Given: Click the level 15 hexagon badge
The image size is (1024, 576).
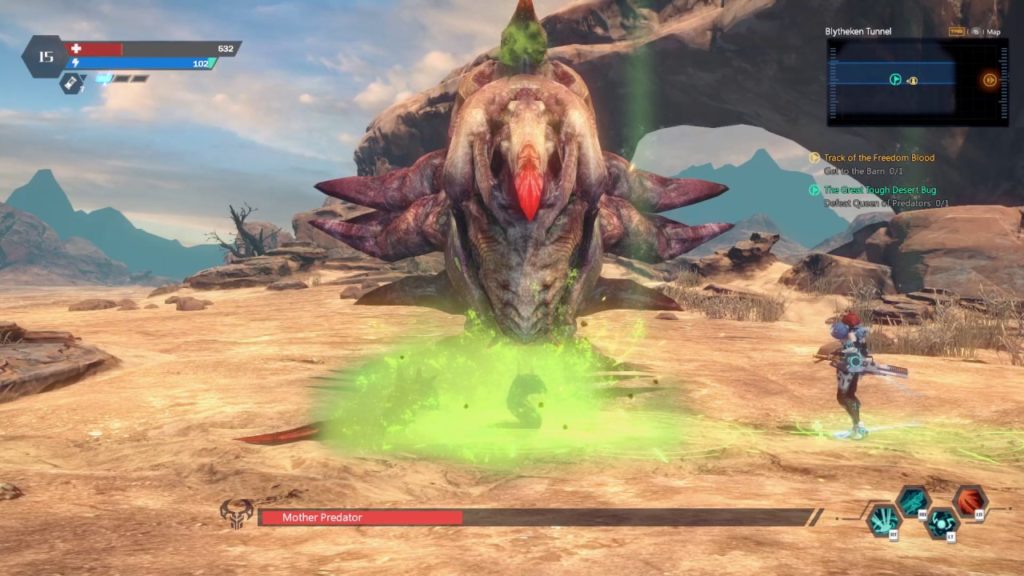Looking at the screenshot, I should pos(44,56).
